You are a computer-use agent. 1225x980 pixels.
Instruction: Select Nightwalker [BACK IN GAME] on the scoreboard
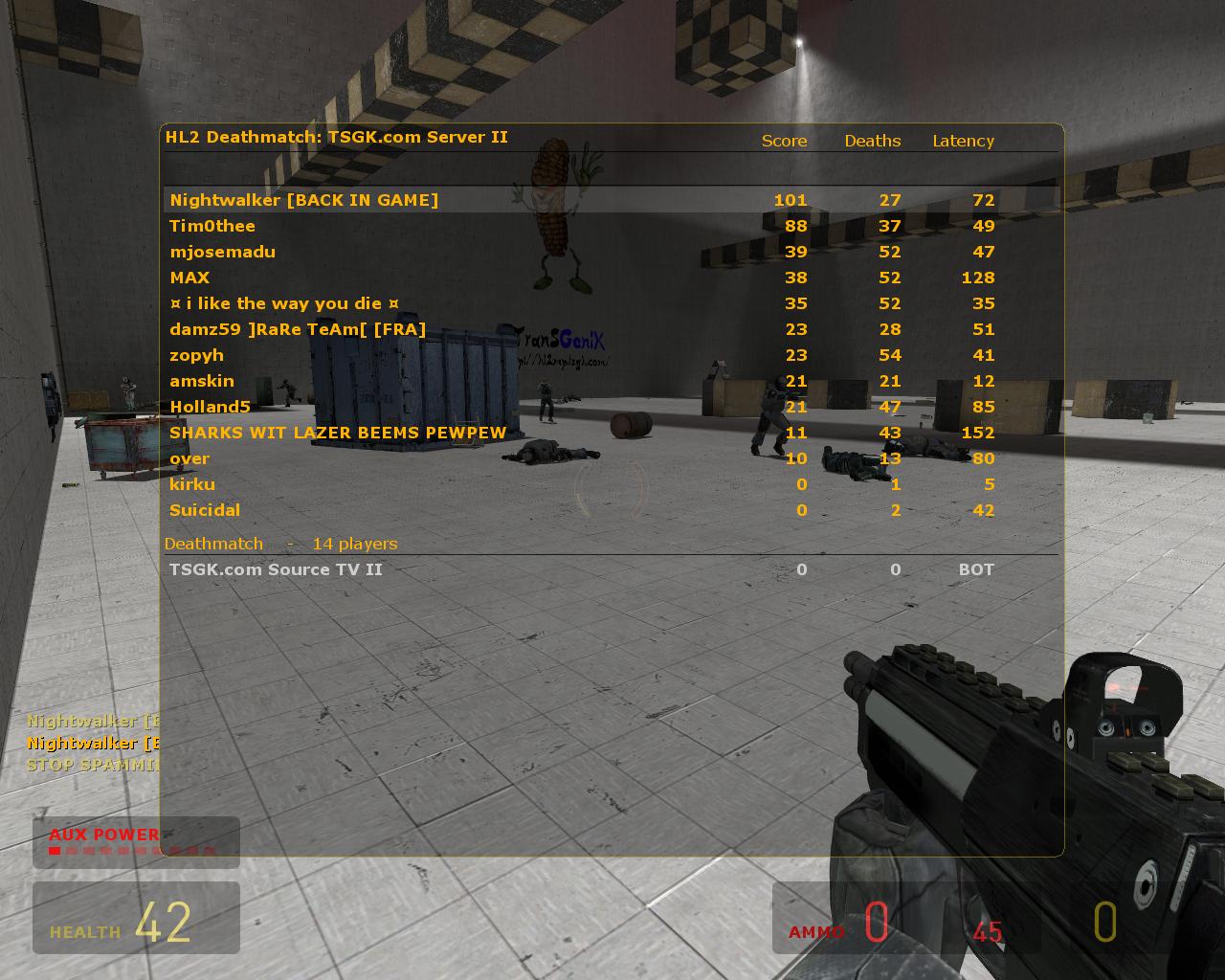tap(303, 200)
